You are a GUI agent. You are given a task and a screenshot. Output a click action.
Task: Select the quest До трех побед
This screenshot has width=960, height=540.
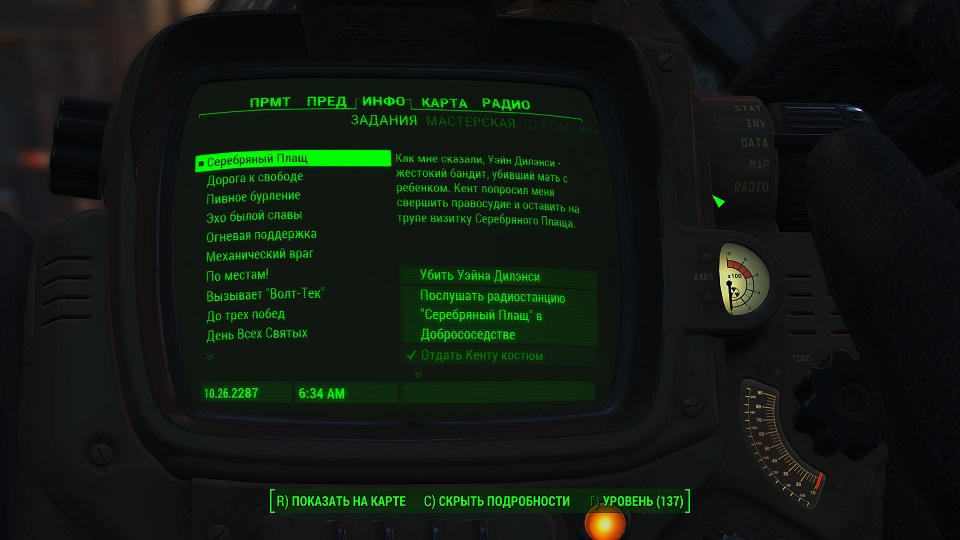(245, 314)
